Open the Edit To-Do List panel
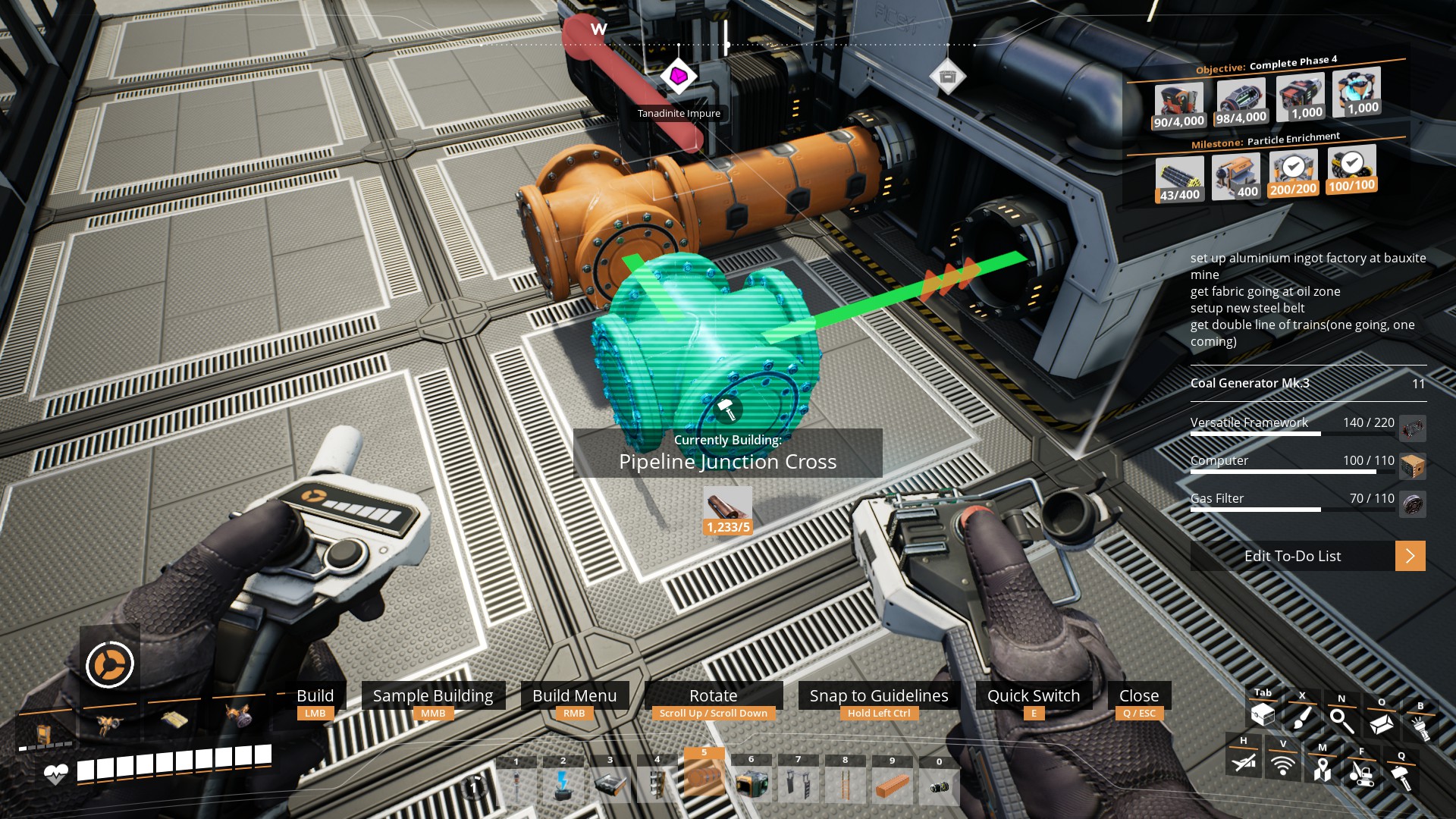This screenshot has width=1456, height=819. tap(1292, 556)
